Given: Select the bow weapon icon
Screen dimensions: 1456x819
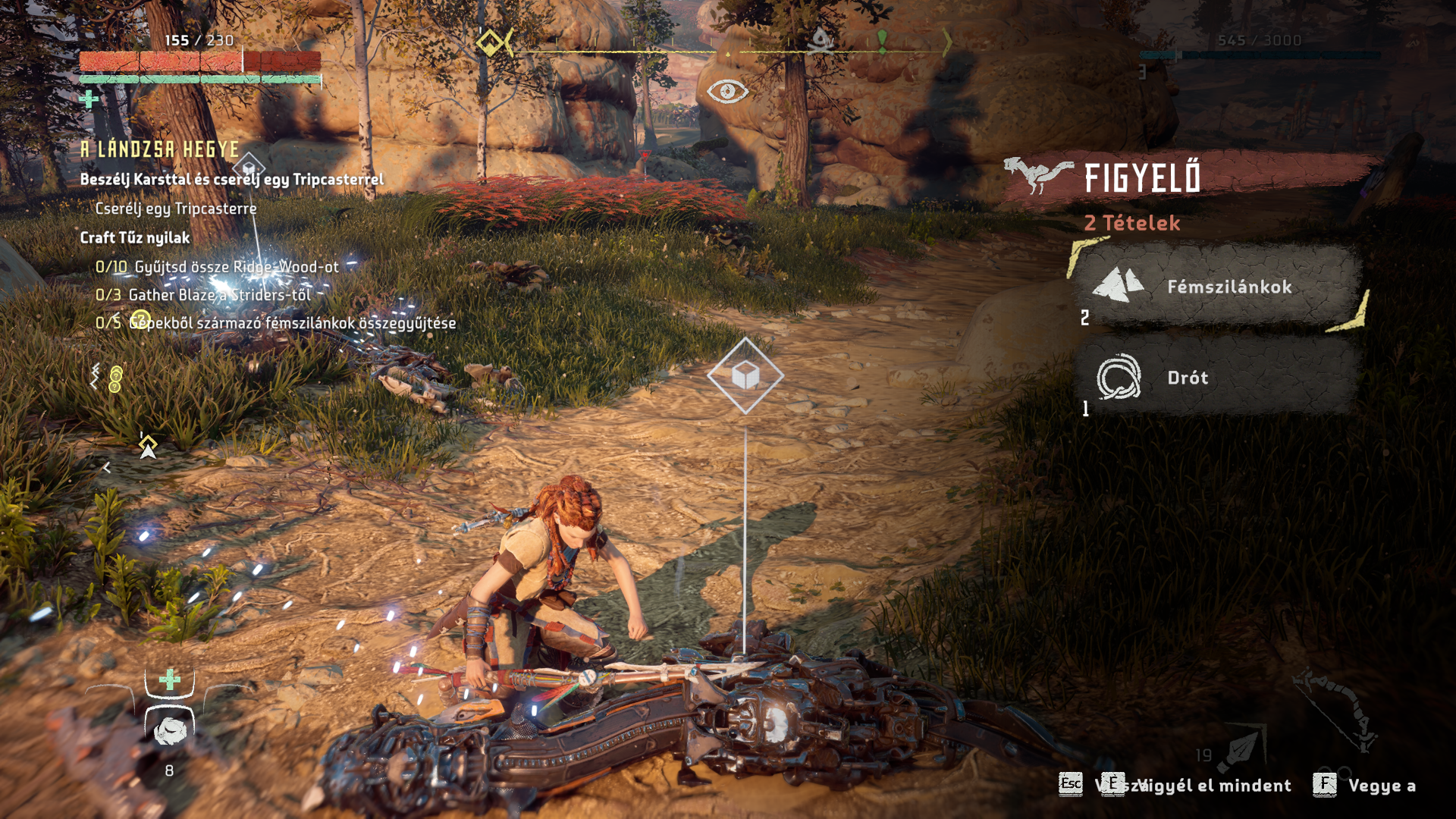Looking at the screenshot, I should [1335, 709].
